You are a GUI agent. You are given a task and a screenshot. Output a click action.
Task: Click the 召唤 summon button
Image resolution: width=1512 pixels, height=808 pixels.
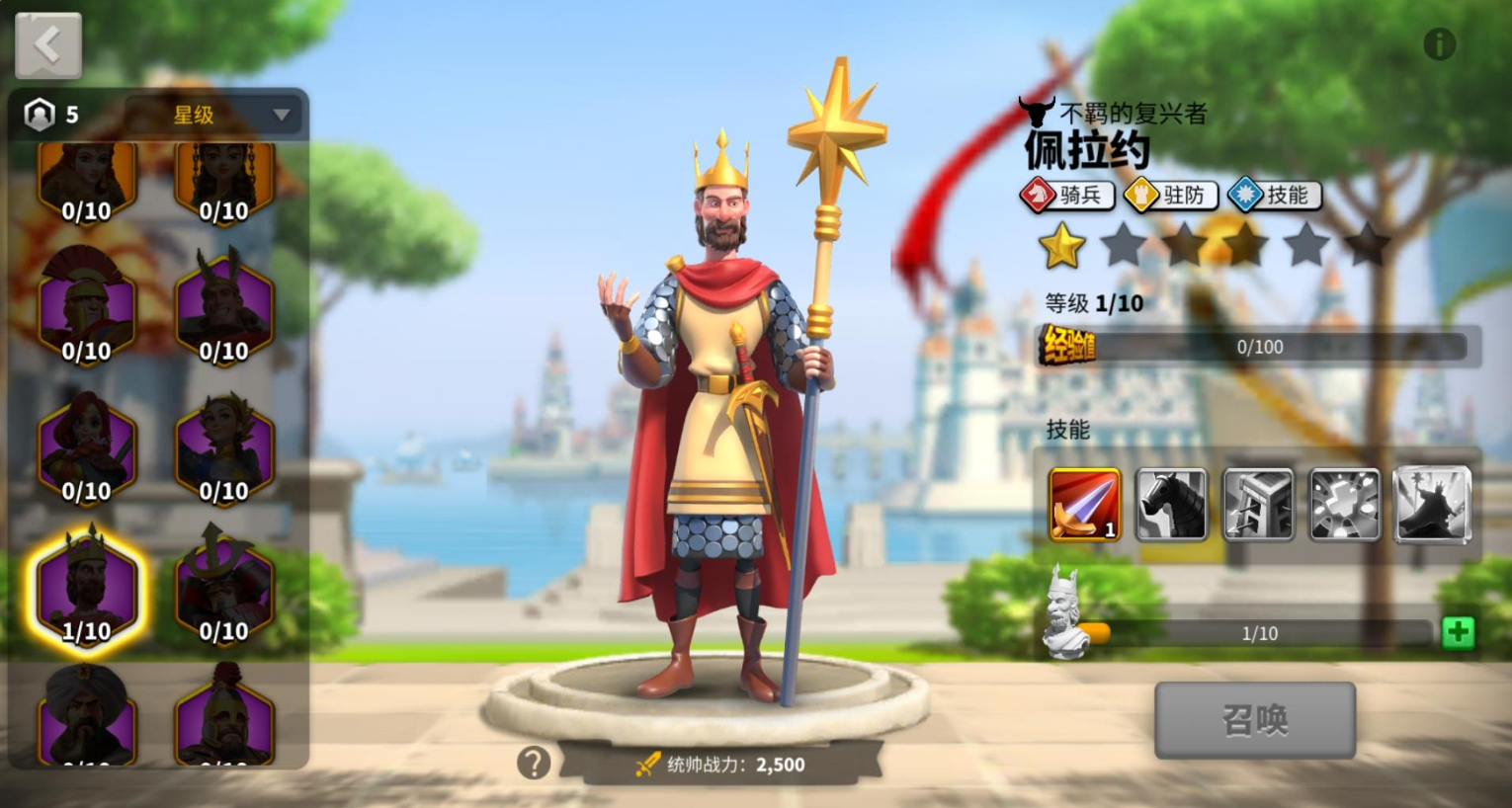[x=1254, y=720]
